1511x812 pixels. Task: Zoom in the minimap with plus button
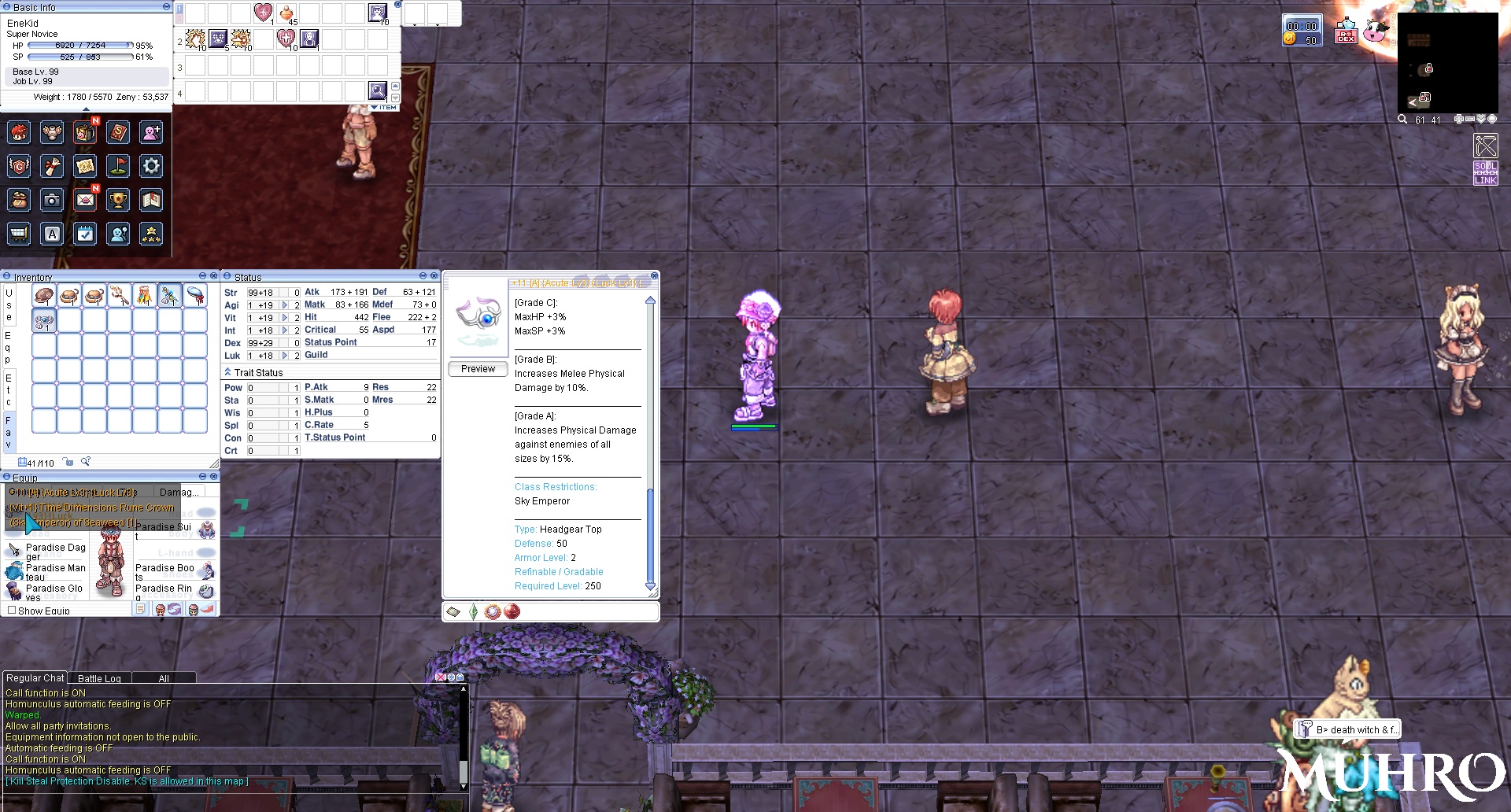(1458, 120)
